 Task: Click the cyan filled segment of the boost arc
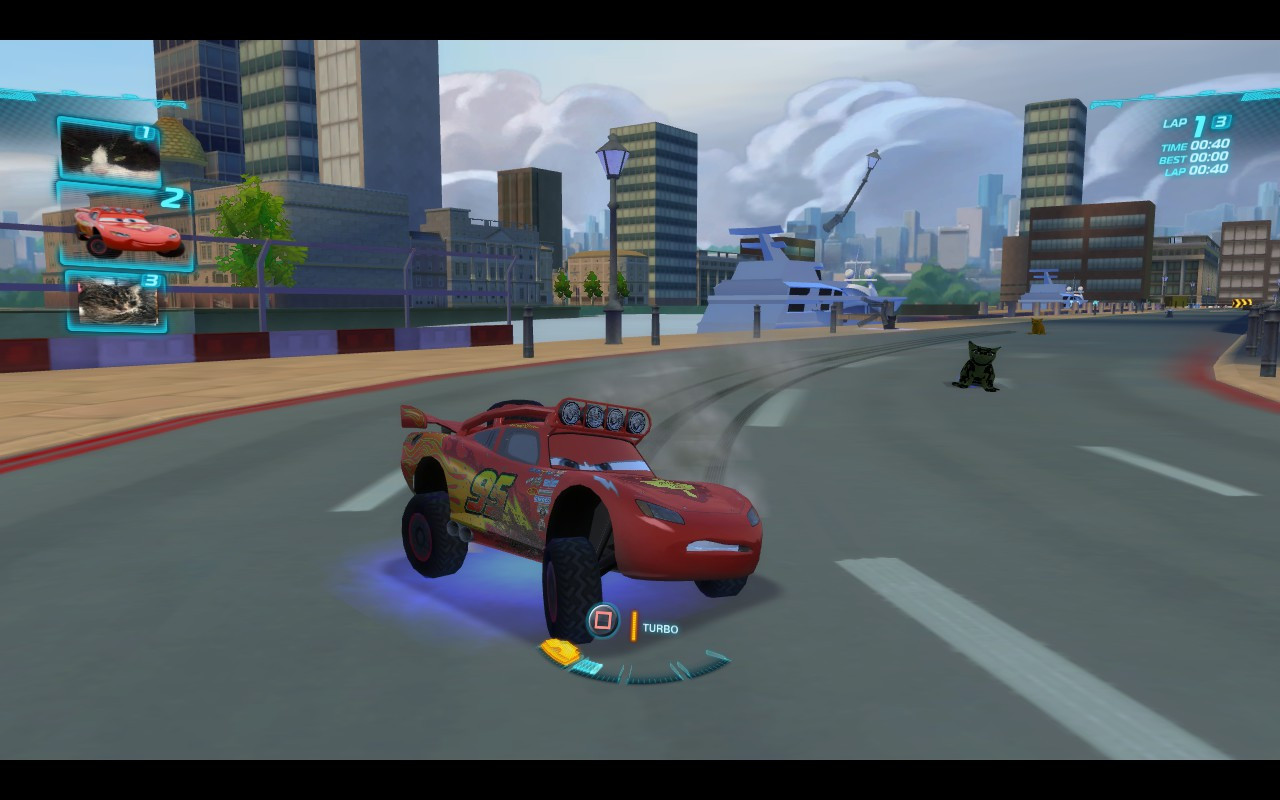pyautogui.click(x=588, y=666)
